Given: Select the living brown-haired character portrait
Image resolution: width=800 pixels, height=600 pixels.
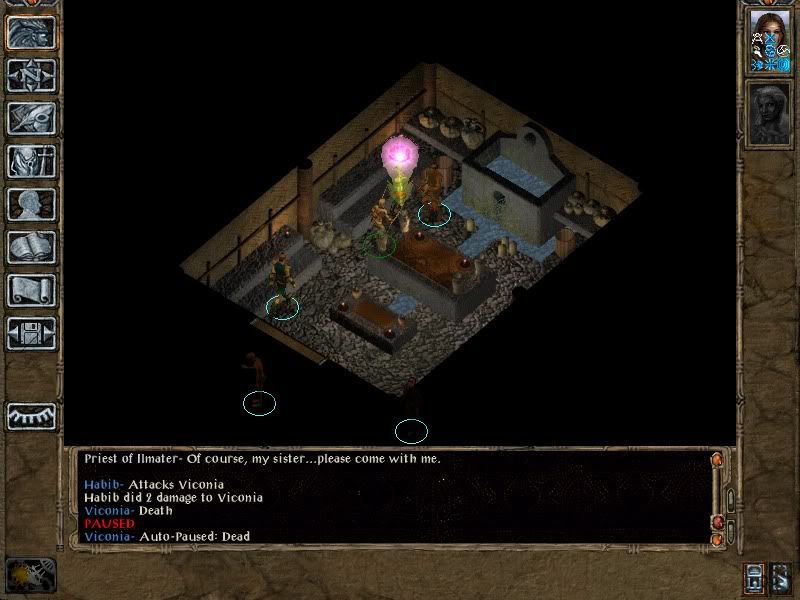Looking at the screenshot, I should [x=770, y=41].
